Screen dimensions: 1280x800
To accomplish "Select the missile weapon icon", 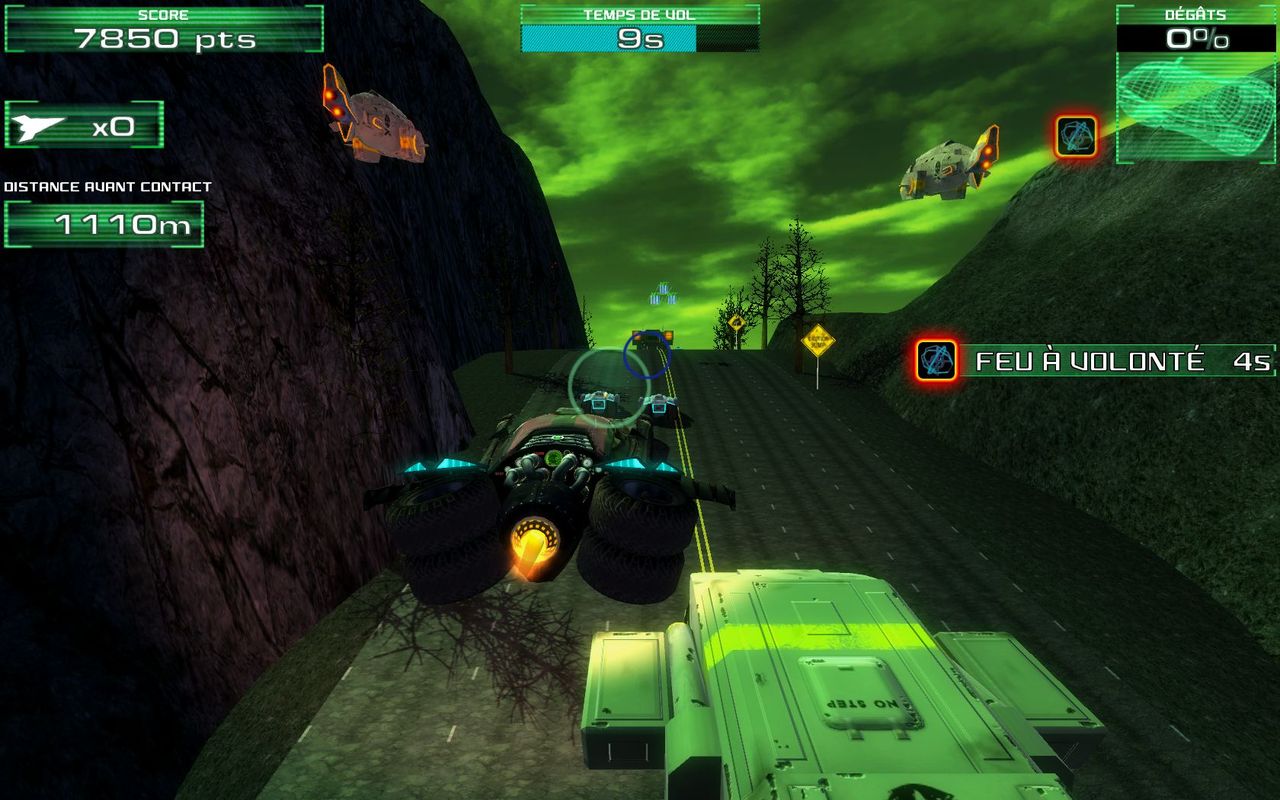I will coord(40,126).
